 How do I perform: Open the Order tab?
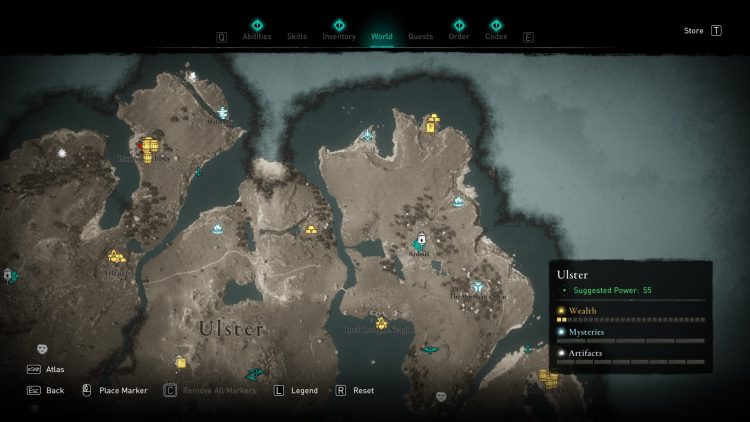459,36
